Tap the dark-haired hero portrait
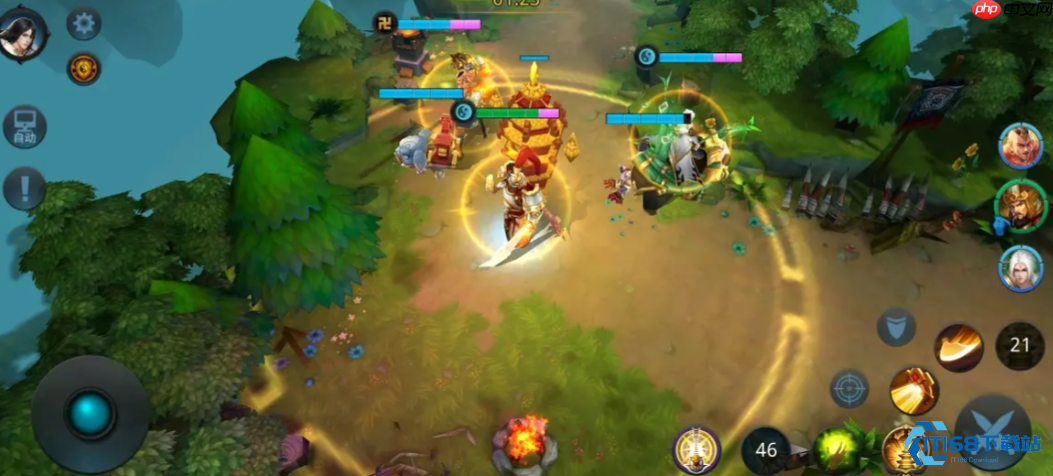The image size is (1053, 476). click(x=23, y=33)
